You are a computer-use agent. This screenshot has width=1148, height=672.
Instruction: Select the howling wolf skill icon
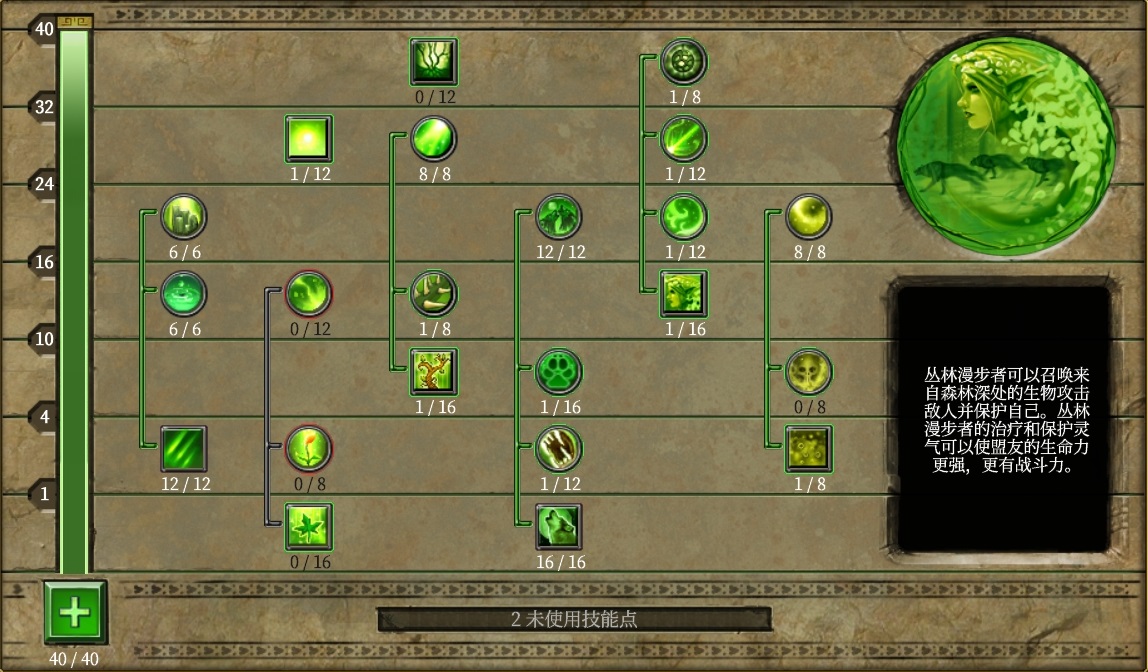559,527
